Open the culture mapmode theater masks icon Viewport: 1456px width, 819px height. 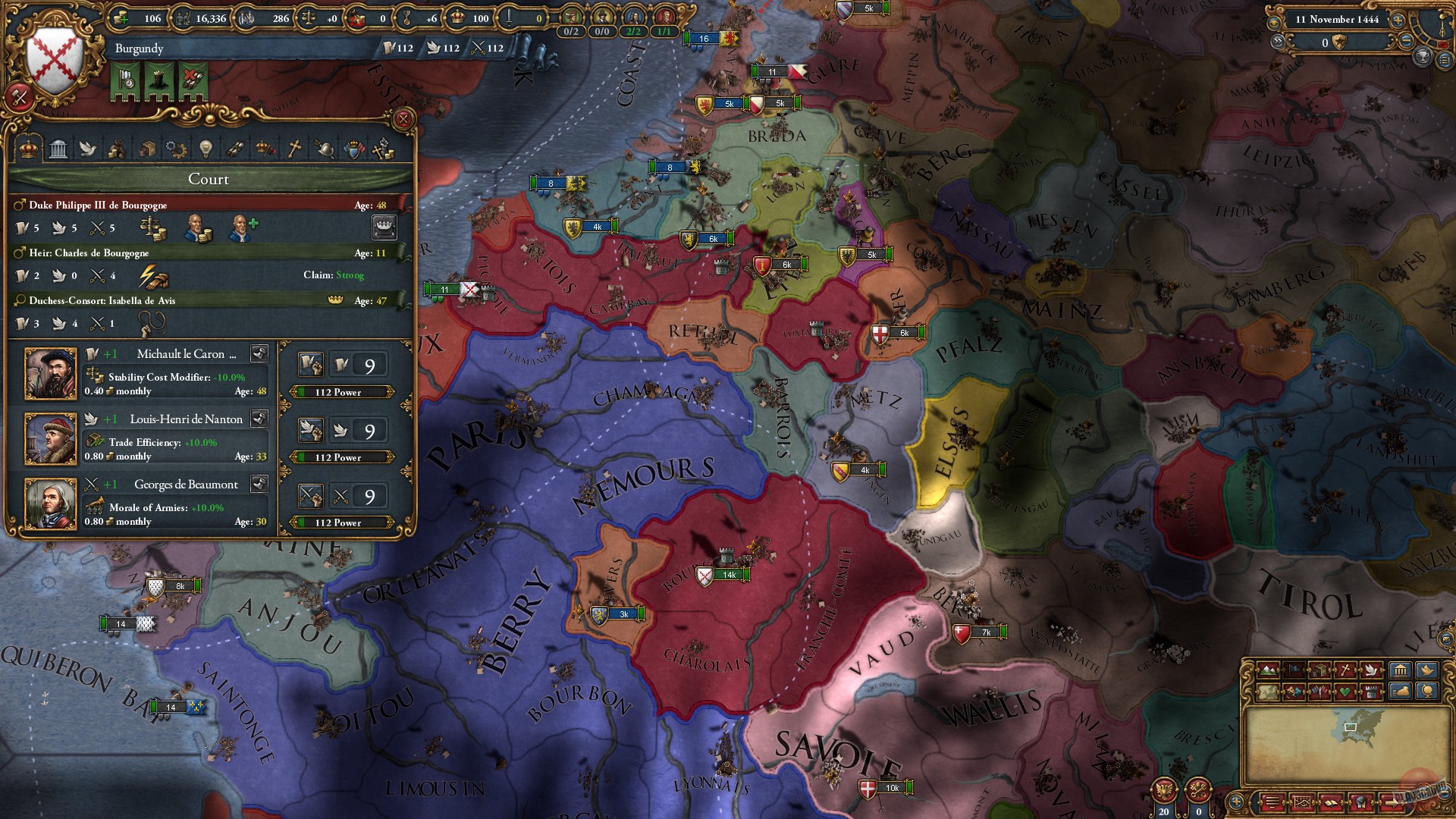tap(1294, 692)
